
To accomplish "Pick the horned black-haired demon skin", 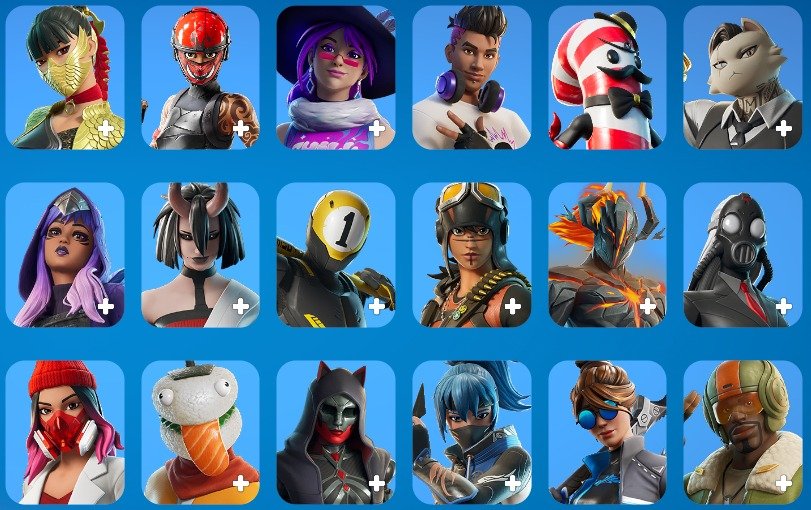I will point(200,255).
